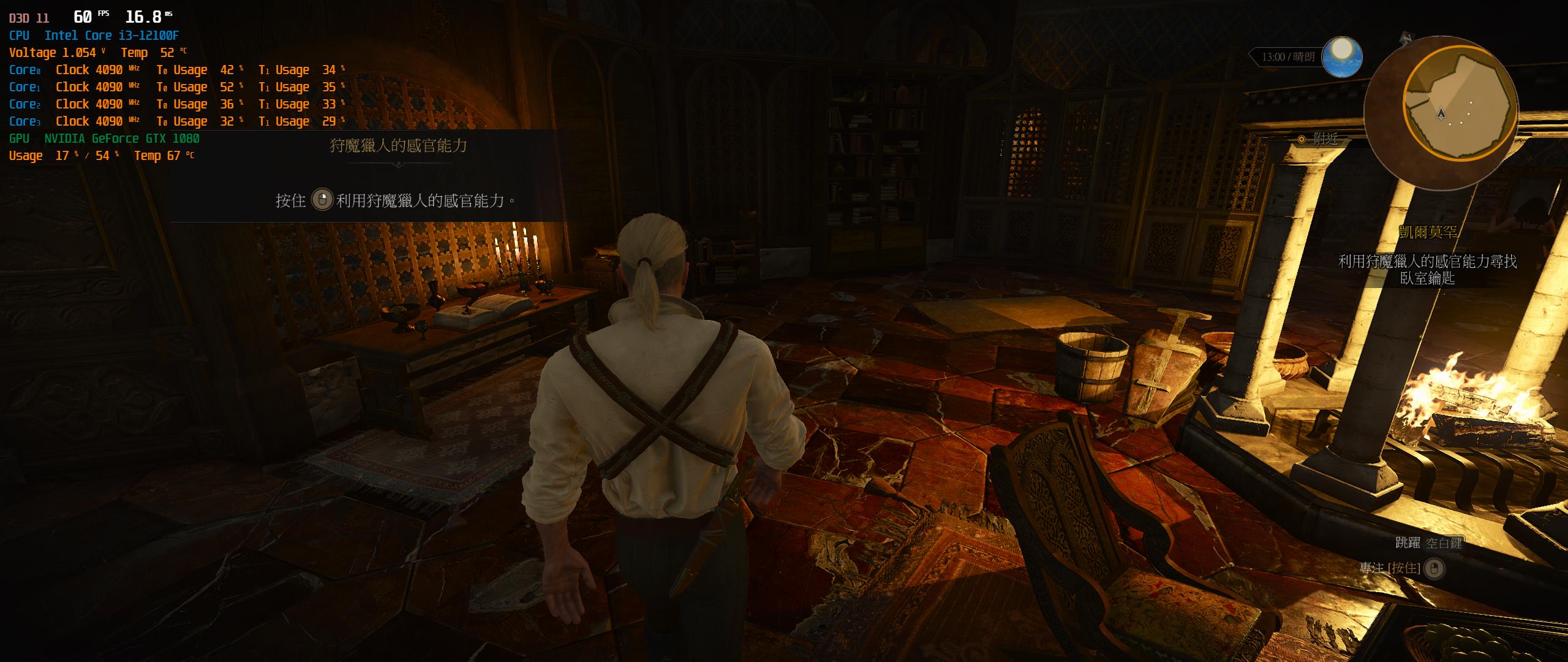The width and height of the screenshot is (1568, 662).
Task: Select the sunny weather icon
Action: coord(1342,57)
